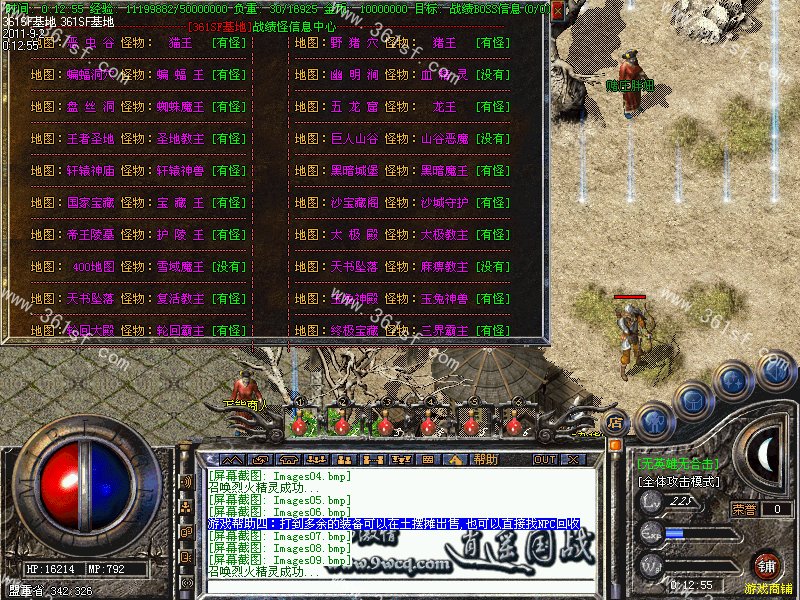The image size is (800, 600).
Task: Click the OUT button above the chat
Action: [x=544, y=459]
